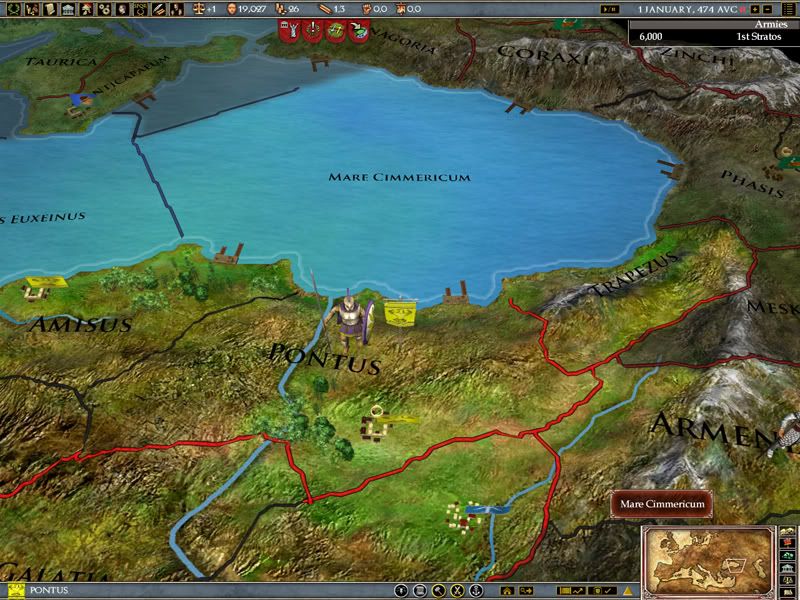Select the 1st Stratos army row

point(714,34)
